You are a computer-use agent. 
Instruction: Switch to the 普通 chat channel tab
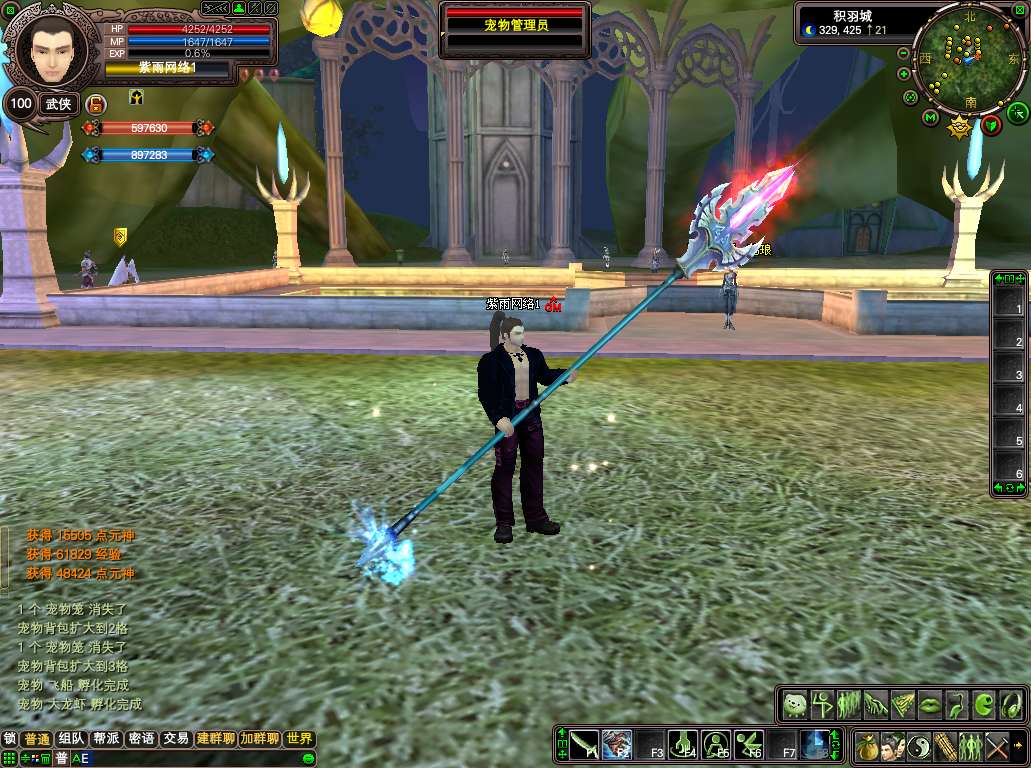click(x=37, y=739)
